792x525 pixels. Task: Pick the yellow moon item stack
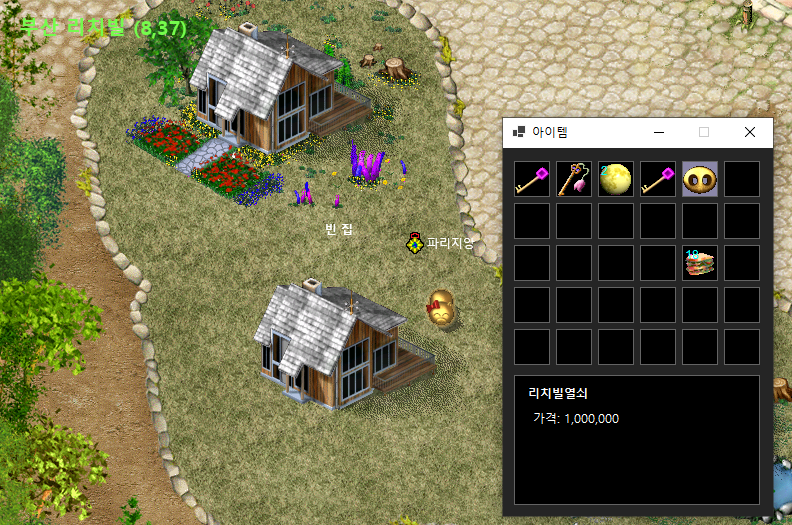(x=616, y=179)
